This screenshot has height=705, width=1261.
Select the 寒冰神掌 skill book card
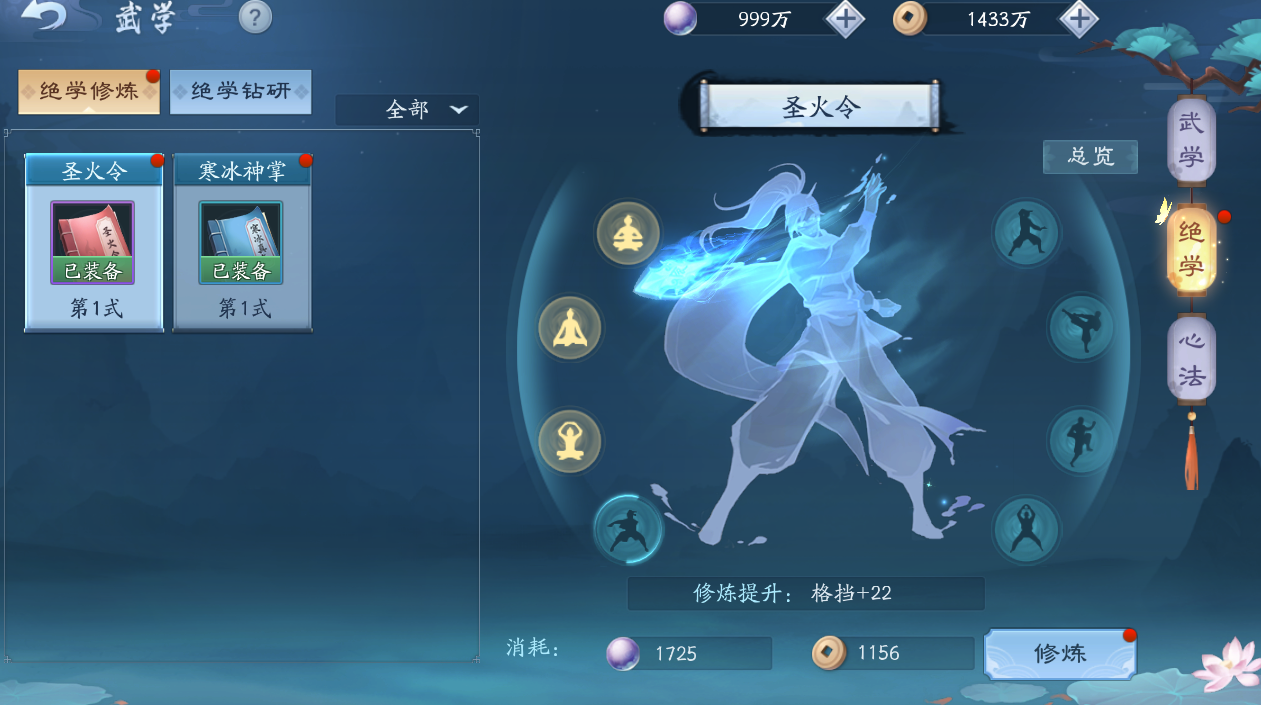point(242,243)
